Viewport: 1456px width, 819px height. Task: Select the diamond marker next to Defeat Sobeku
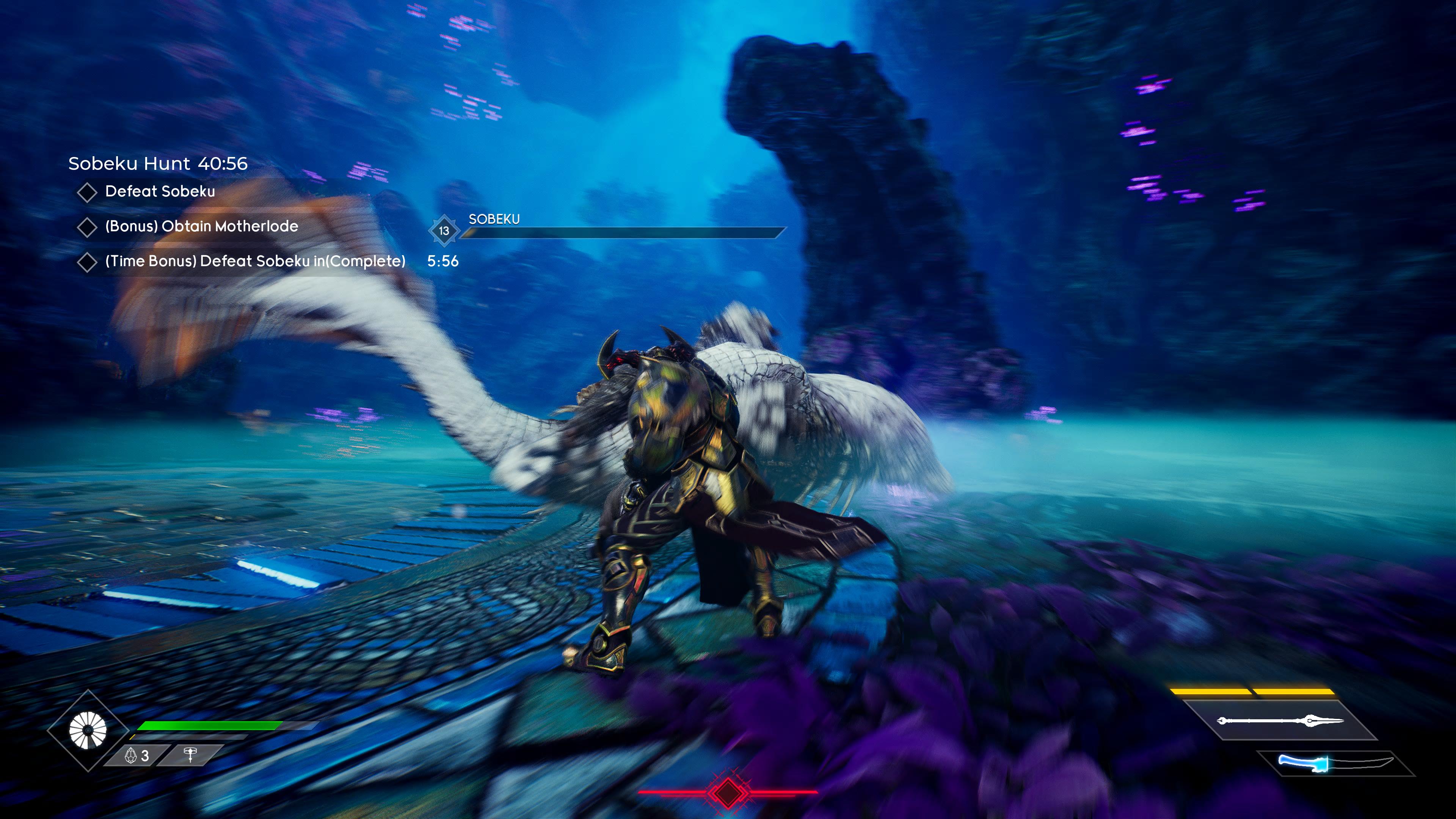(88, 192)
